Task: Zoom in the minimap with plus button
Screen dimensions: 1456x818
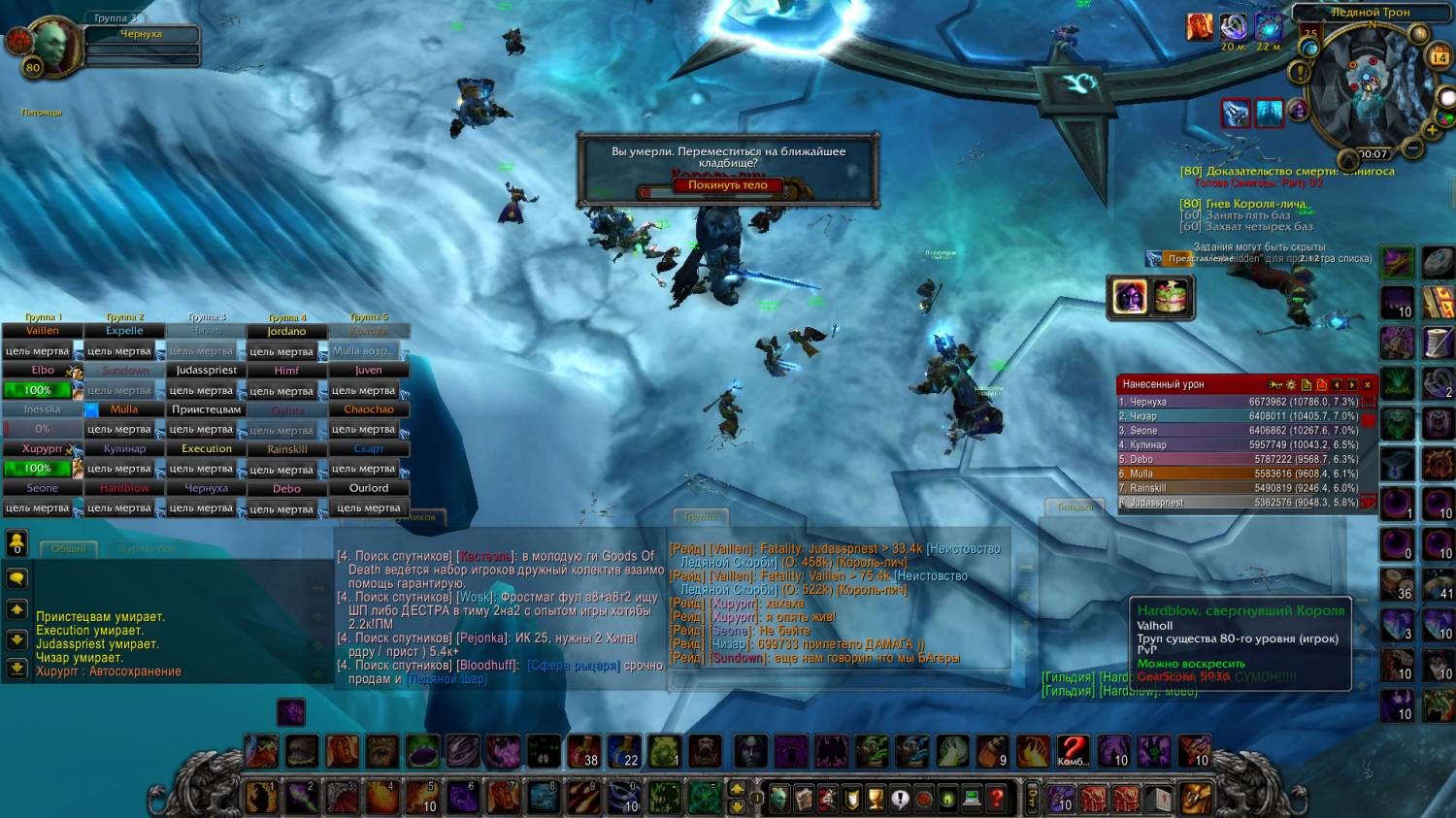Action: pos(1431,129)
